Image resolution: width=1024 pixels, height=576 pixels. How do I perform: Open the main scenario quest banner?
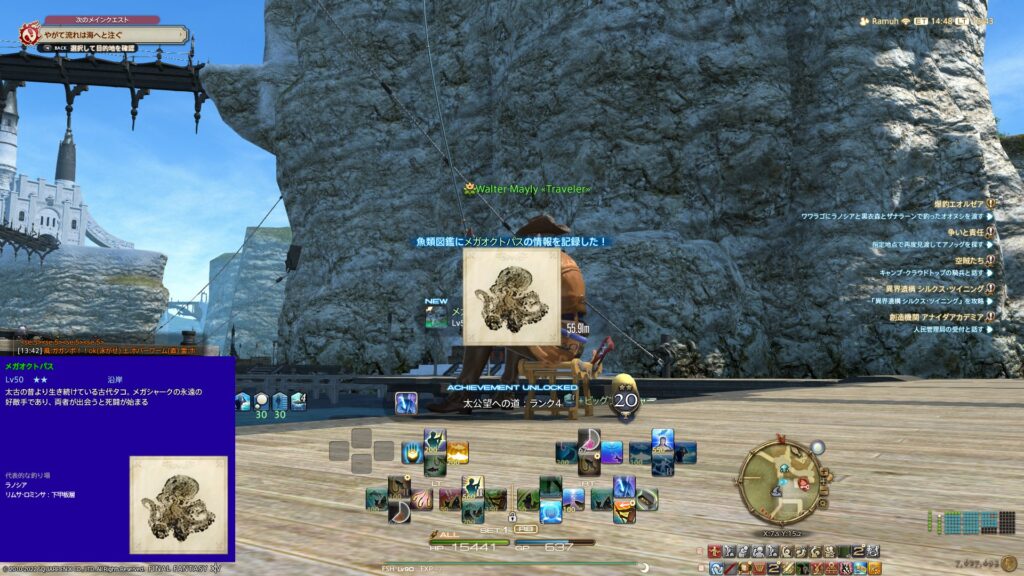112,34
